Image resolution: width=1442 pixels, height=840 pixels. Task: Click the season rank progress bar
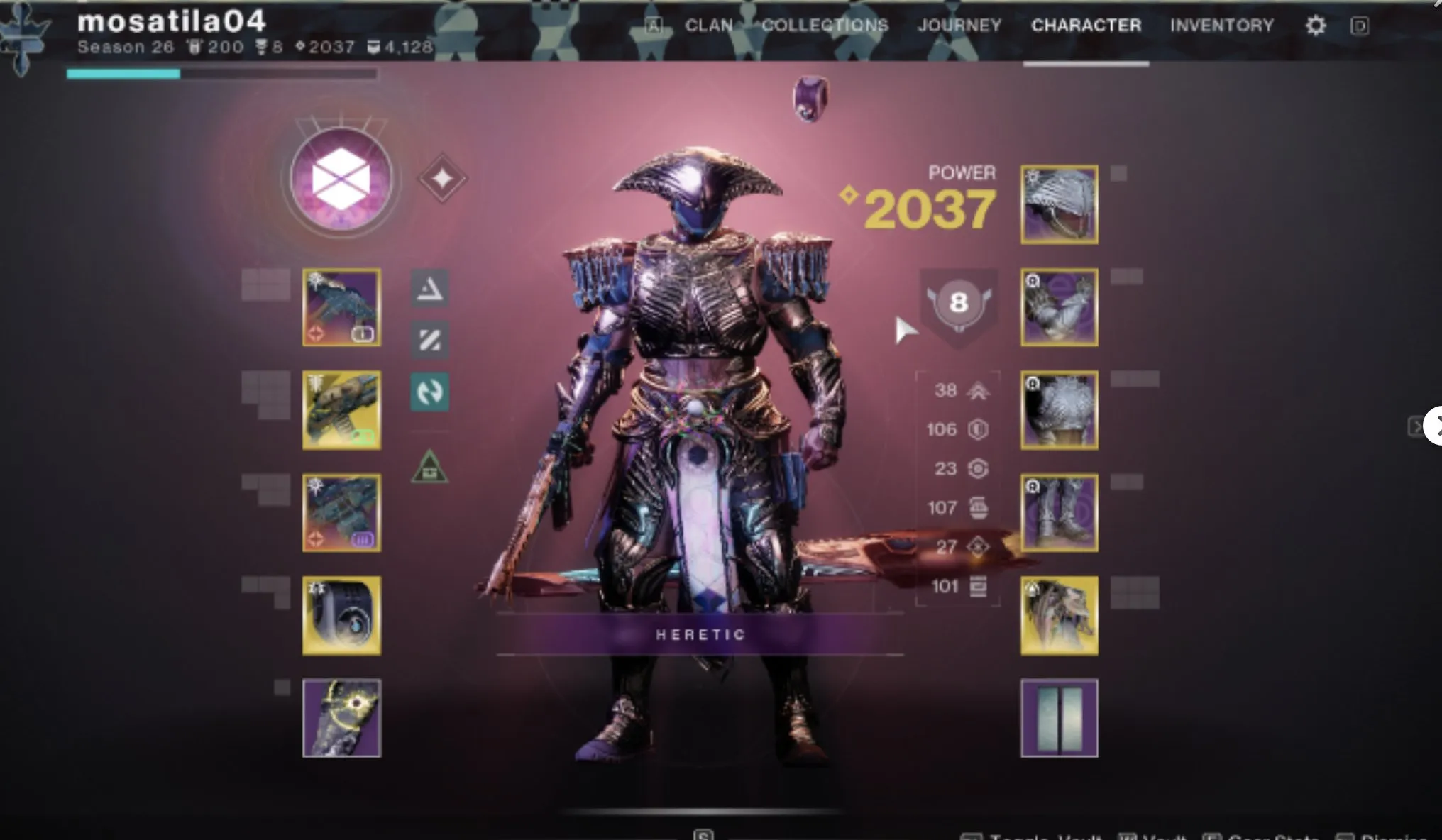pyautogui.click(x=220, y=72)
